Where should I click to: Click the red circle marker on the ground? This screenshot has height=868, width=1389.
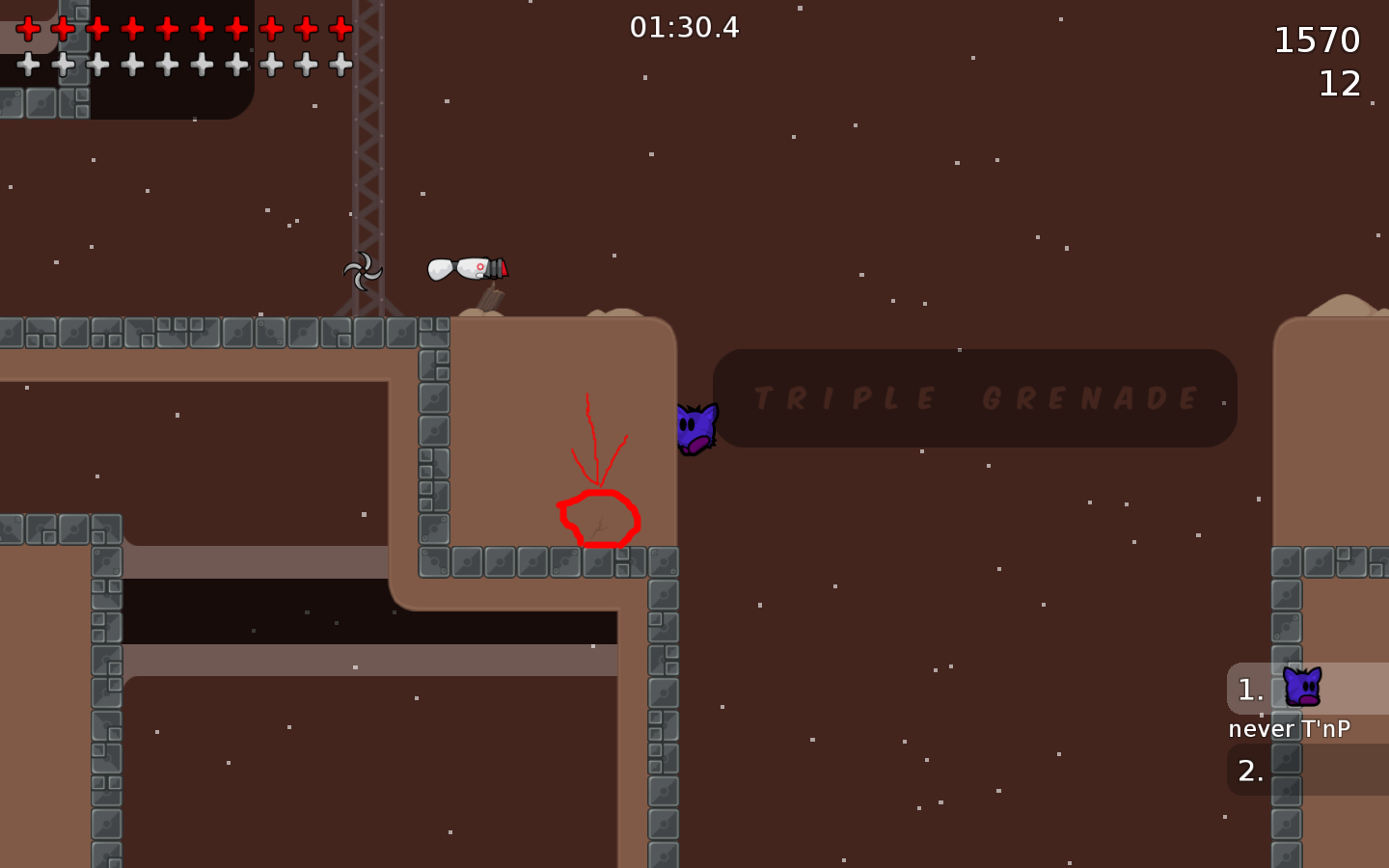(x=598, y=518)
